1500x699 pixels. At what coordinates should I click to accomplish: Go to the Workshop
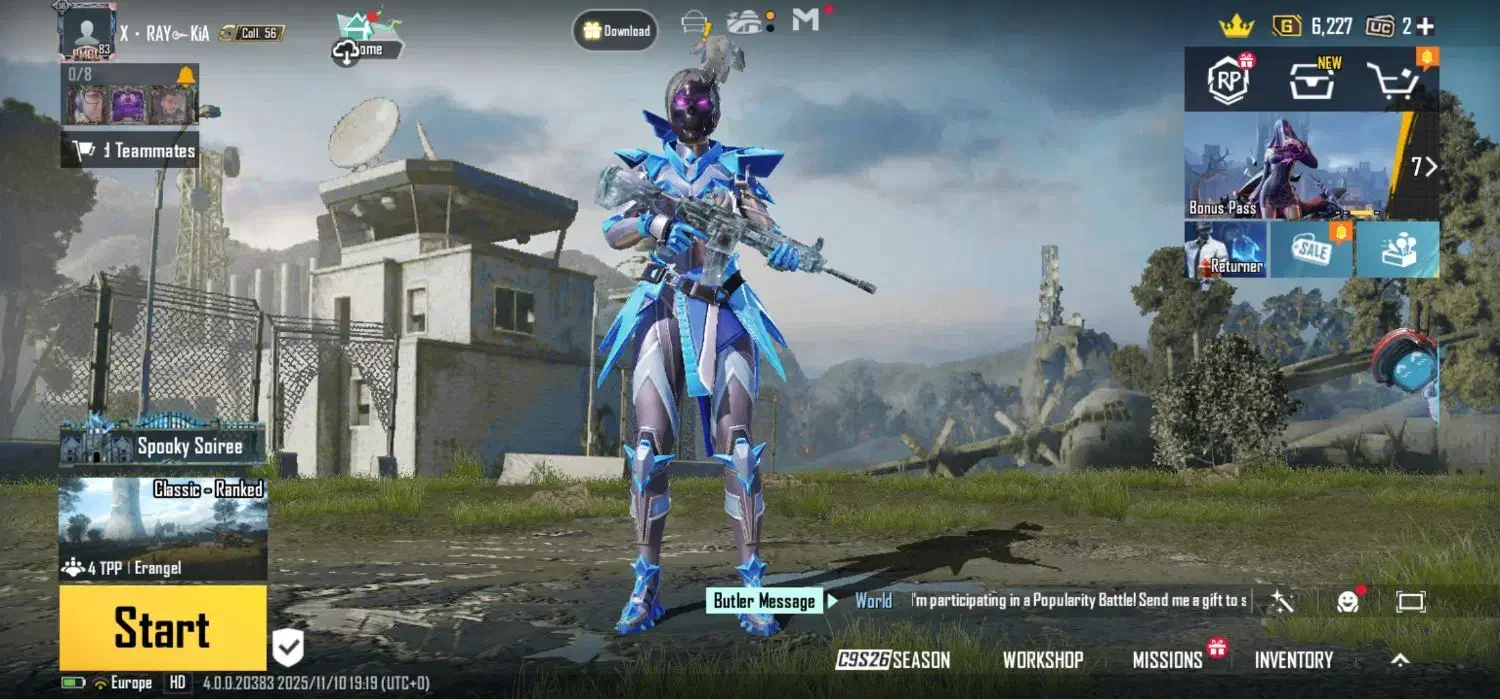[x=1043, y=660]
